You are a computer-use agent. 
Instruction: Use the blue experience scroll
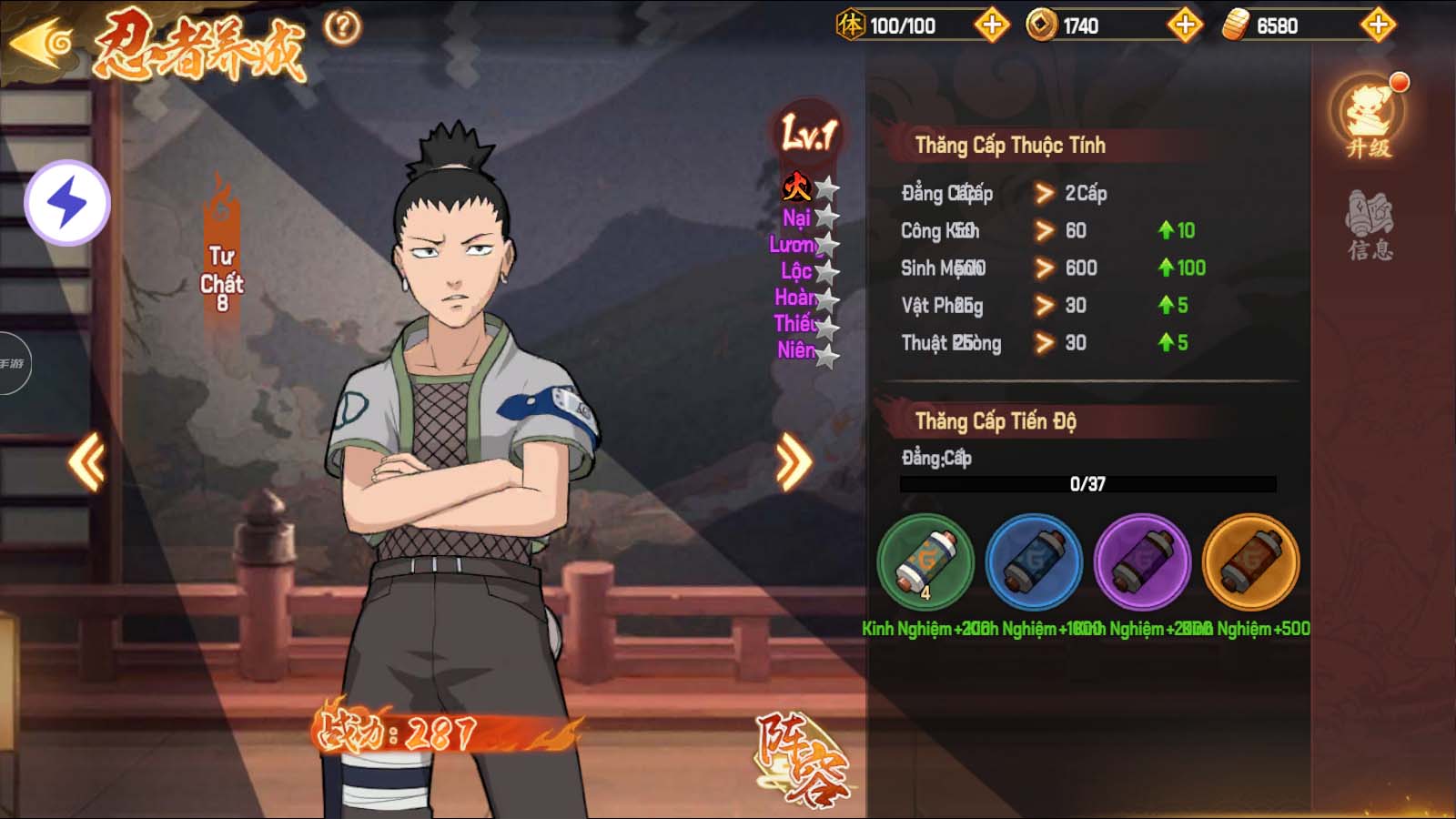tap(1034, 562)
